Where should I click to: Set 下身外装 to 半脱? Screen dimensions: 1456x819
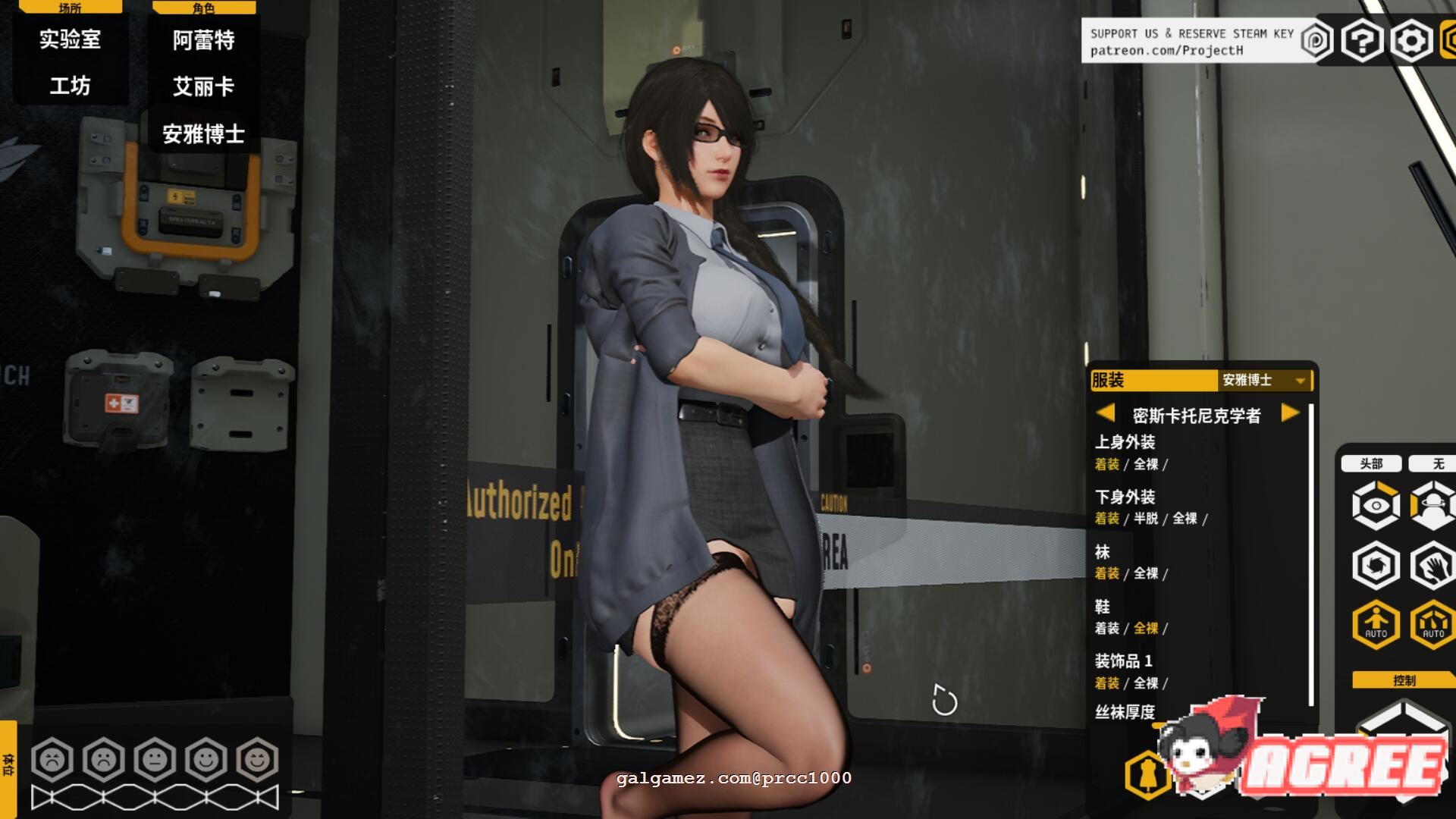click(x=1146, y=519)
